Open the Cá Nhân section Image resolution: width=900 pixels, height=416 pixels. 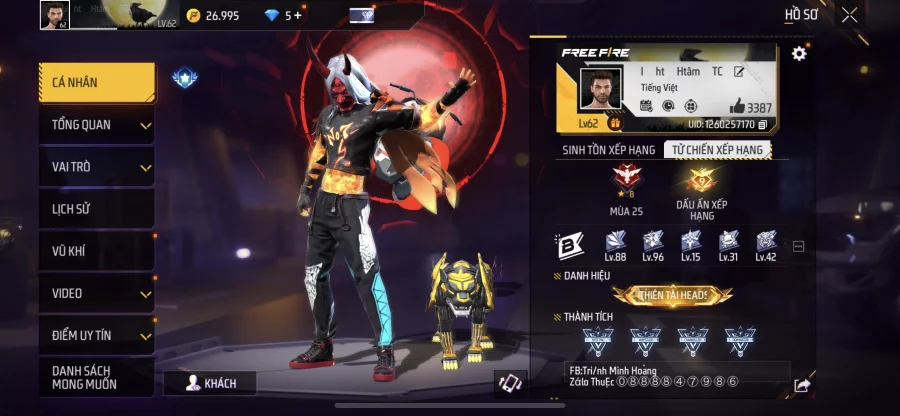pos(97,83)
